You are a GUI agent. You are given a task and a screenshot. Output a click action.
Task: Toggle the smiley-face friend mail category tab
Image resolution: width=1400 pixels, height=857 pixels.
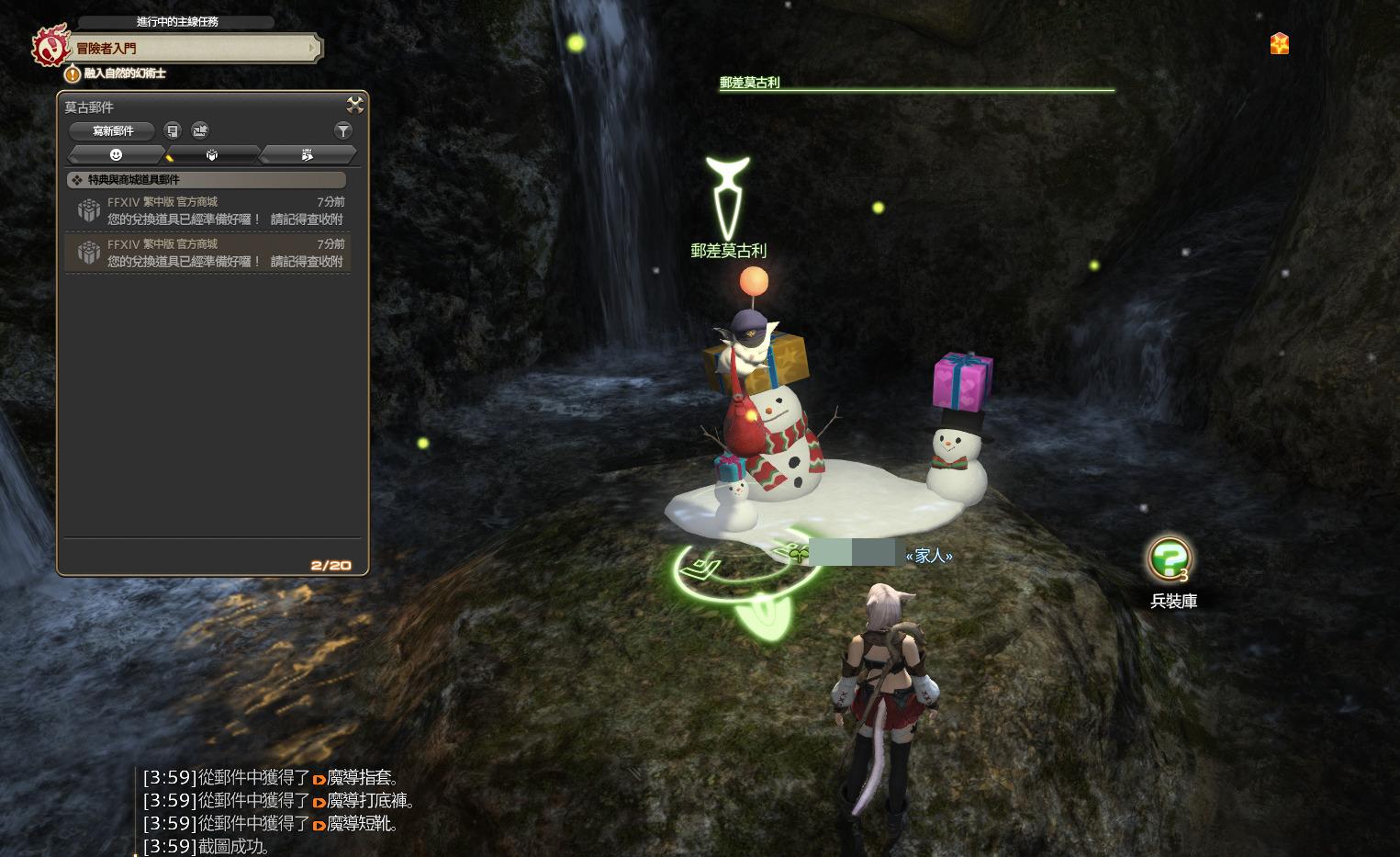pos(116,154)
